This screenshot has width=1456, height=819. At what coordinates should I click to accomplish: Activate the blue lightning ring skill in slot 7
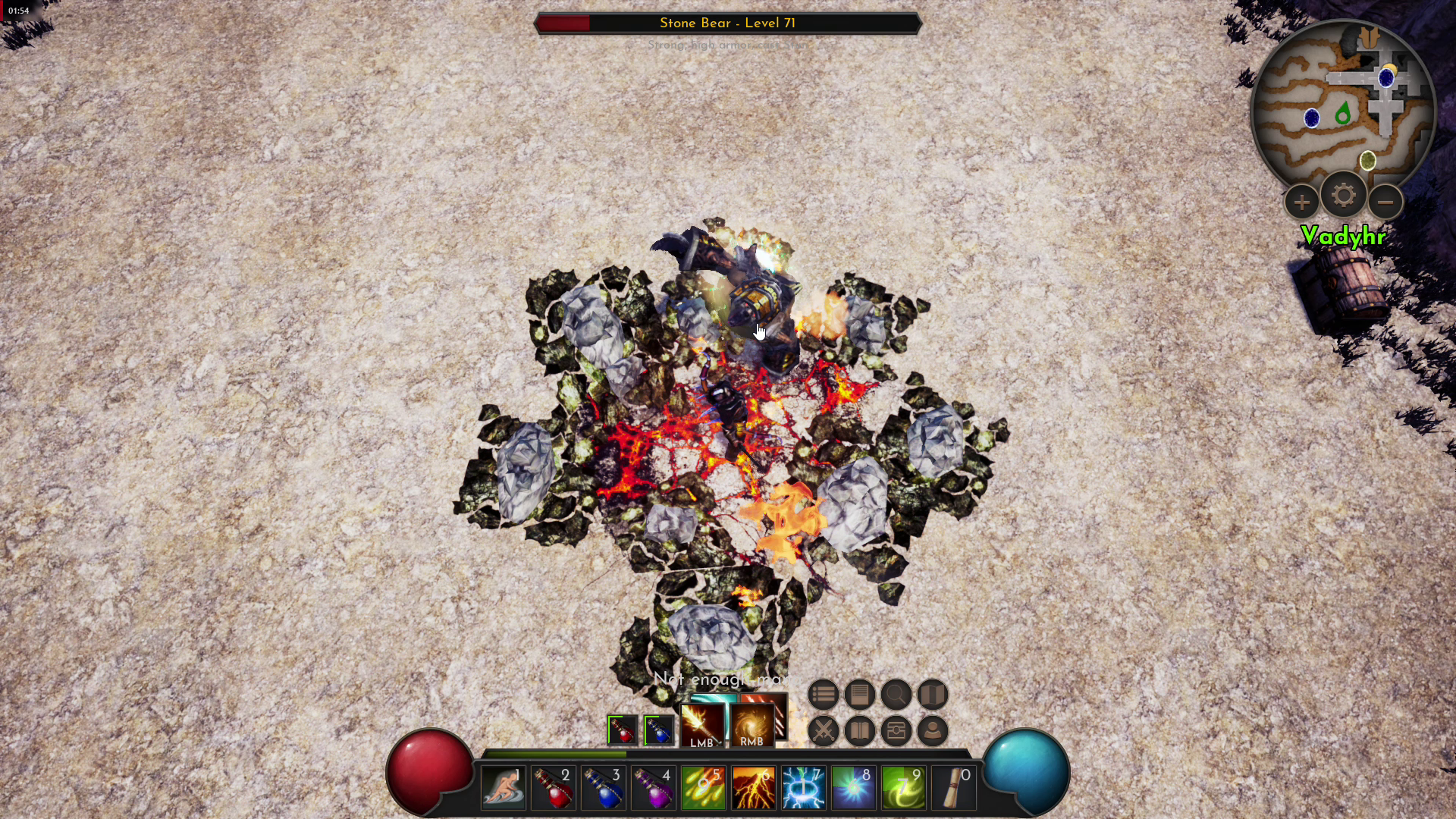pos(804,788)
